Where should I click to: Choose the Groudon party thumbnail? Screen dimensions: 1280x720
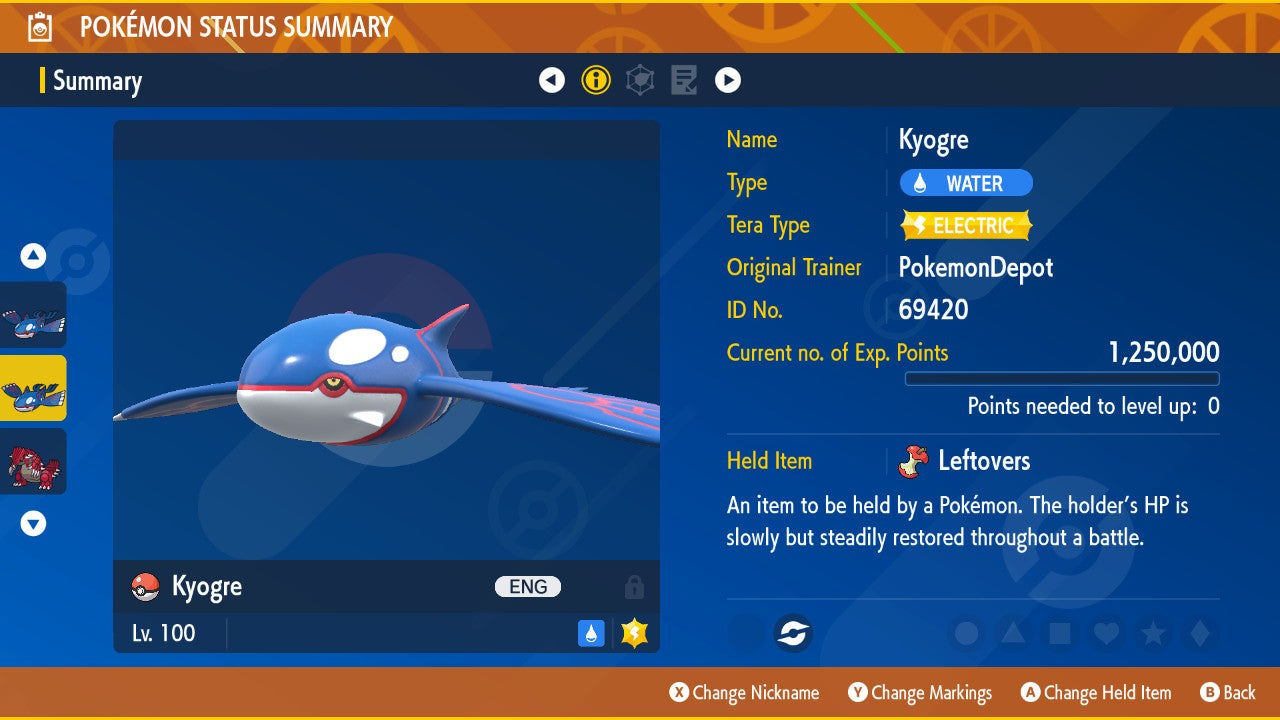[34, 461]
